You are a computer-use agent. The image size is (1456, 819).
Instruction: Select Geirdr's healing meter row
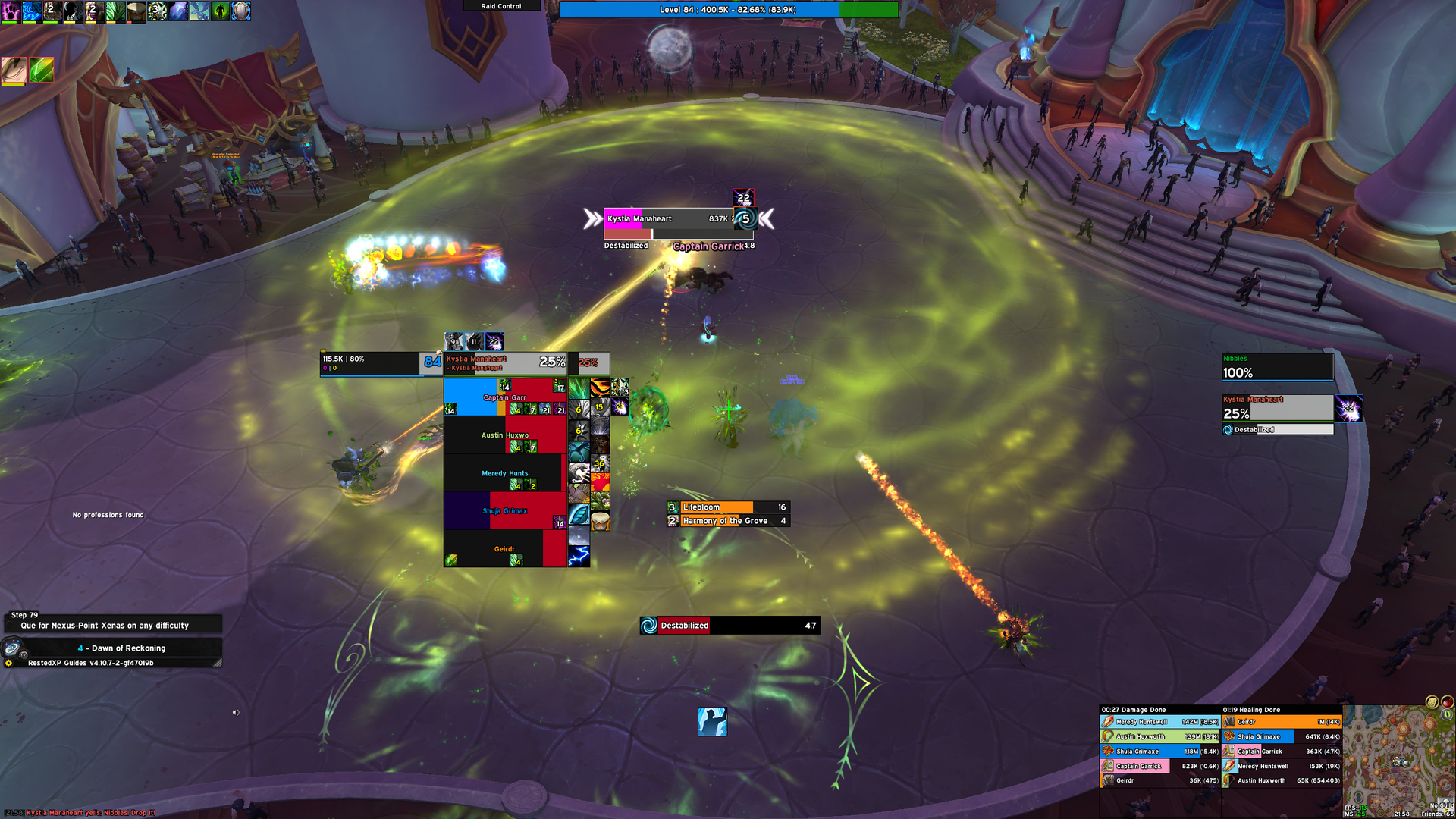tap(1281, 722)
